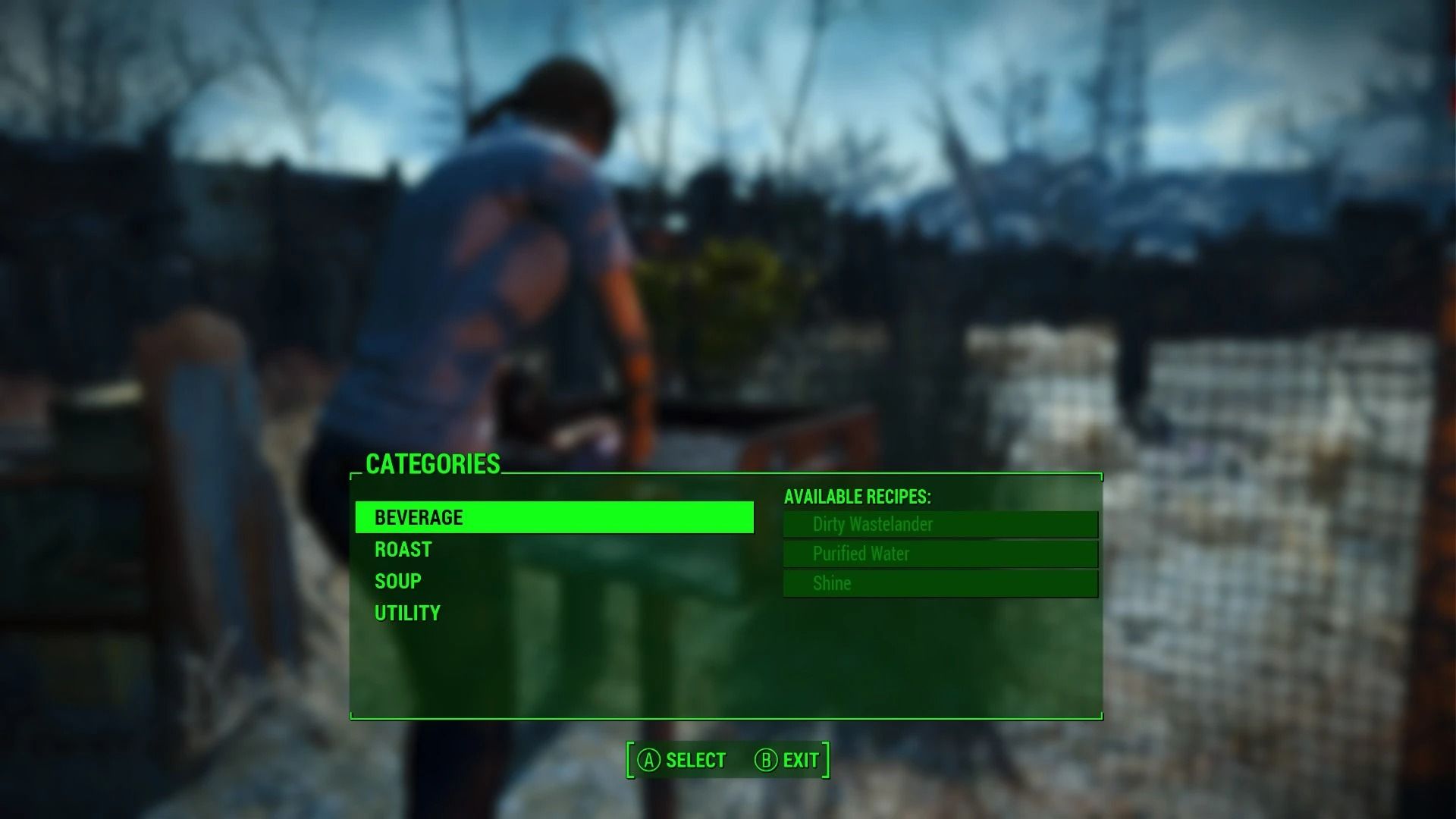The width and height of the screenshot is (1456, 819).
Task: Switch to the Soup category
Action: (x=397, y=580)
